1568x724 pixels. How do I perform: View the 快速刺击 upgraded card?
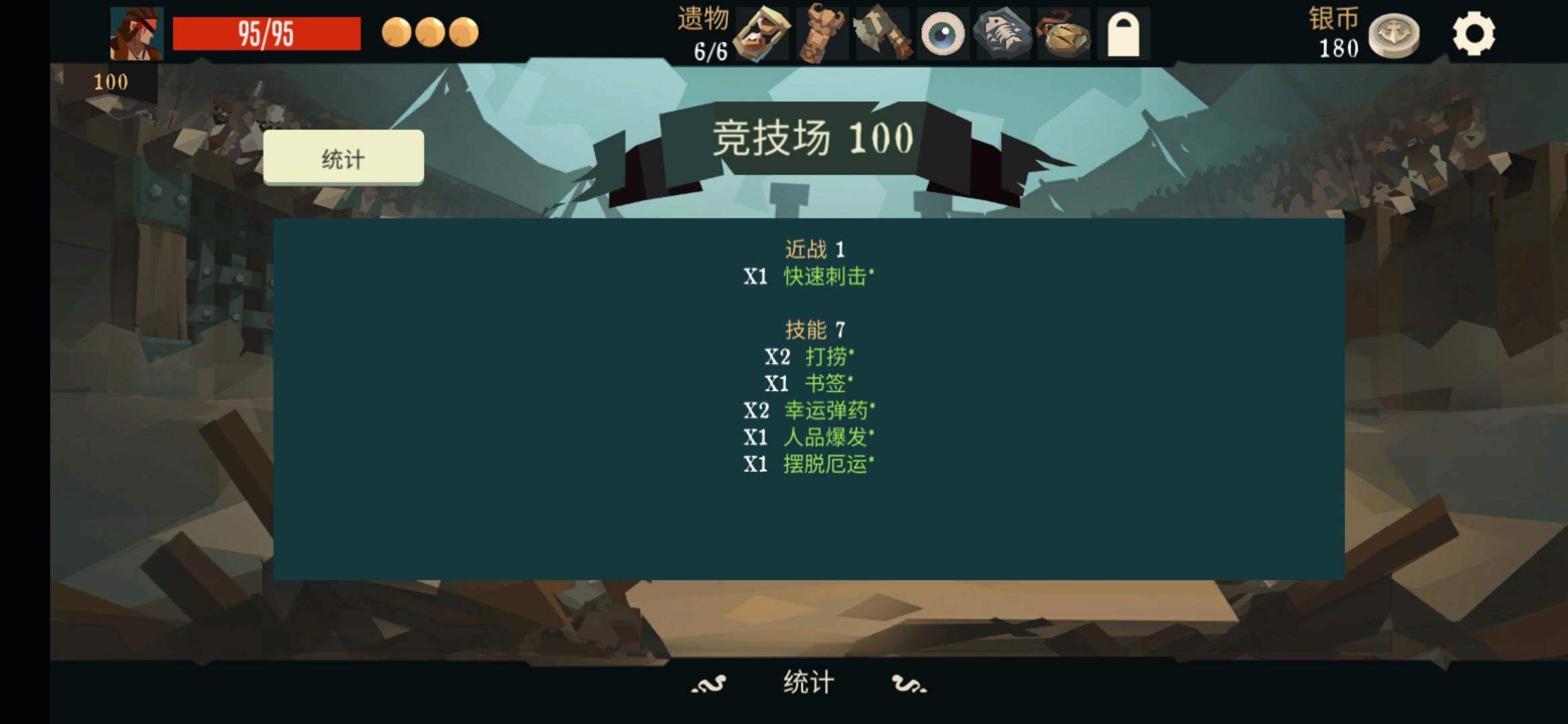coord(826,277)
